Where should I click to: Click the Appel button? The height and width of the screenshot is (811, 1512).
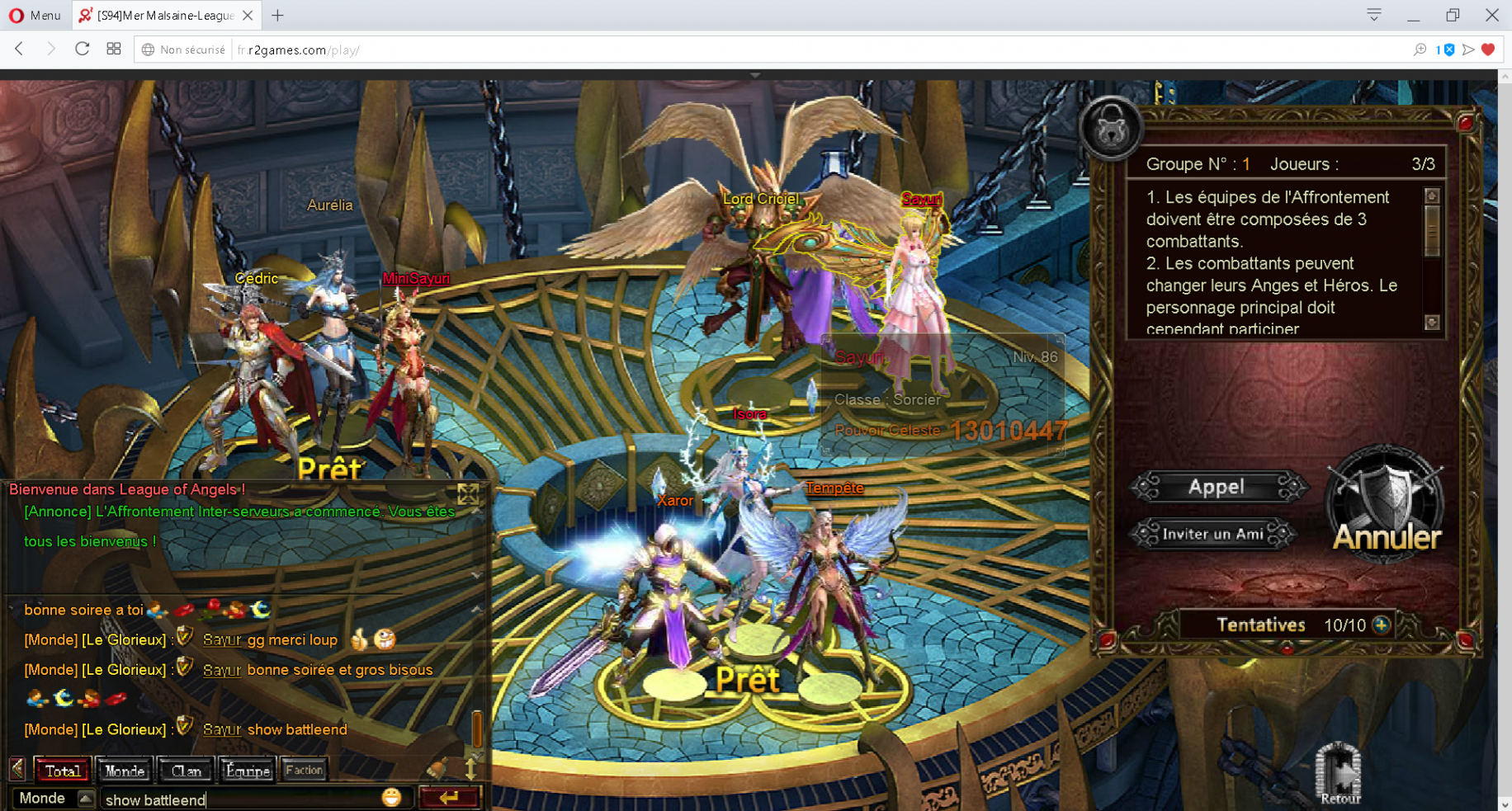point(1217,488)
